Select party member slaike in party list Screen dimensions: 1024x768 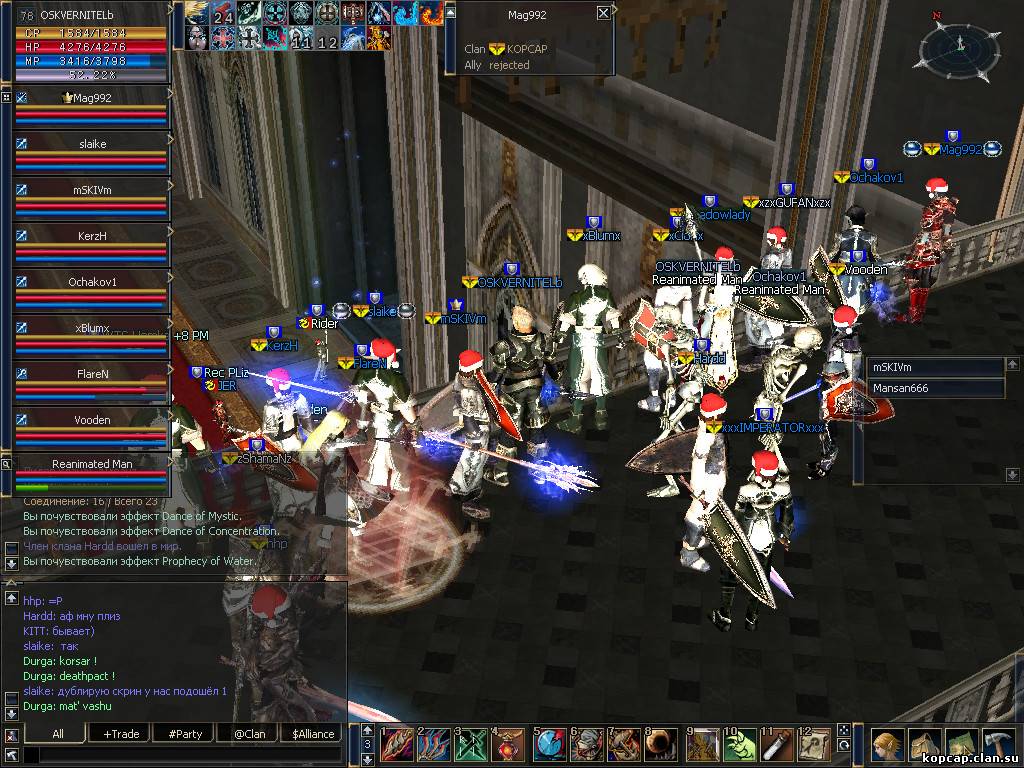click(91, 144)
